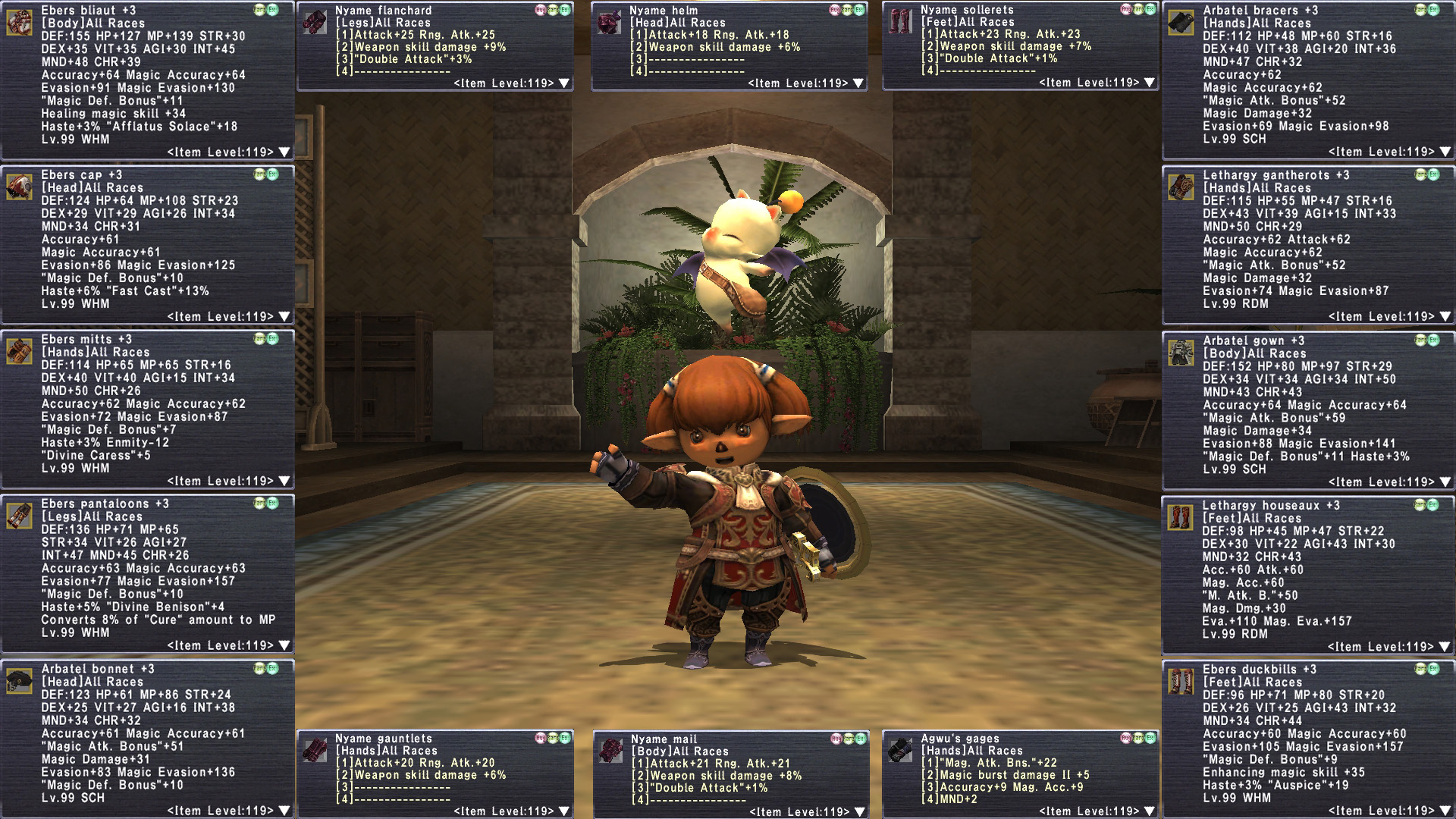Click the Lethargy gantherots +3 icon
The width and height of the screenshot is (1456, 819).
[1181, 187]
